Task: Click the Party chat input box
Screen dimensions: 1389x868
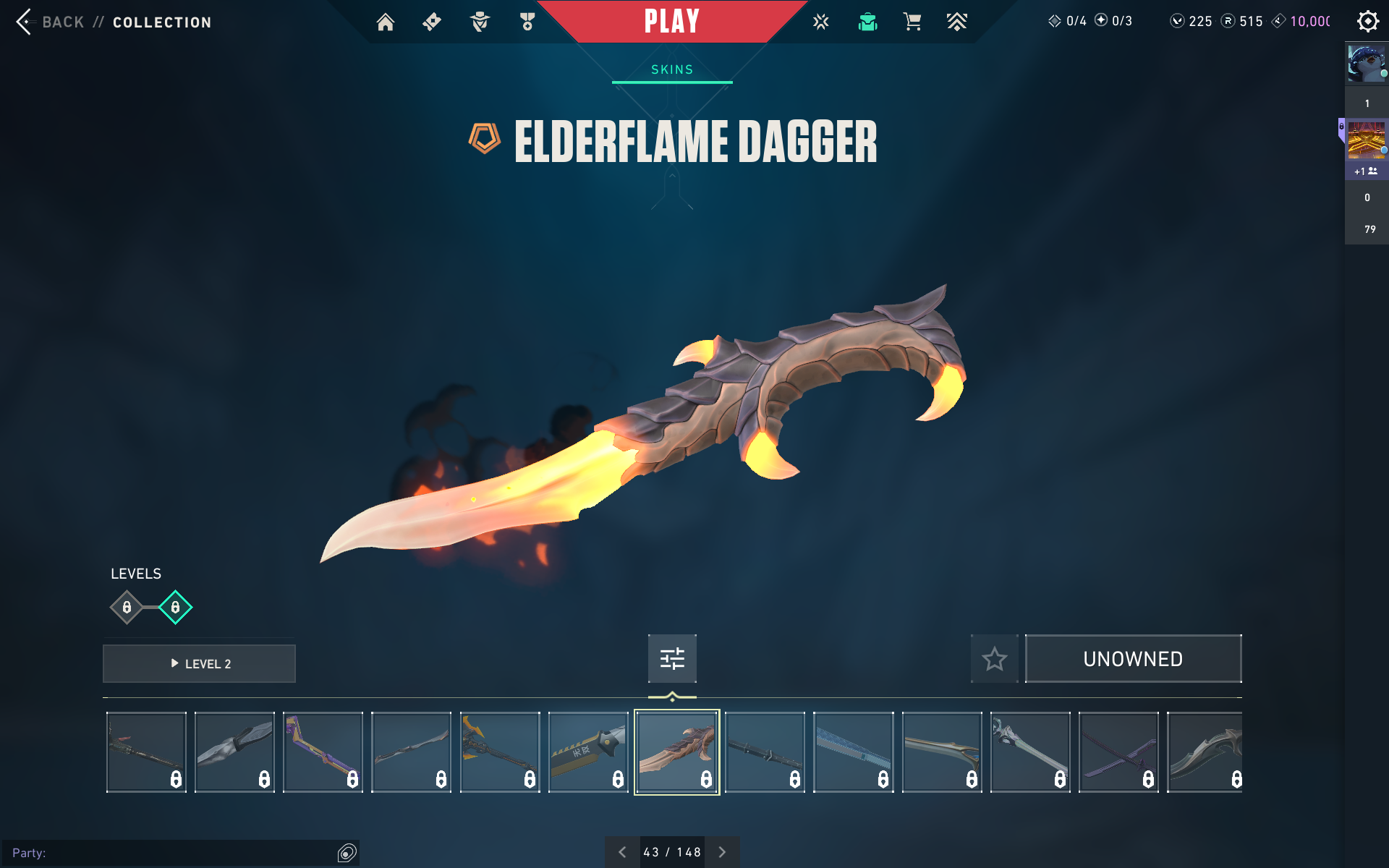Action: (x=174, y=853)
